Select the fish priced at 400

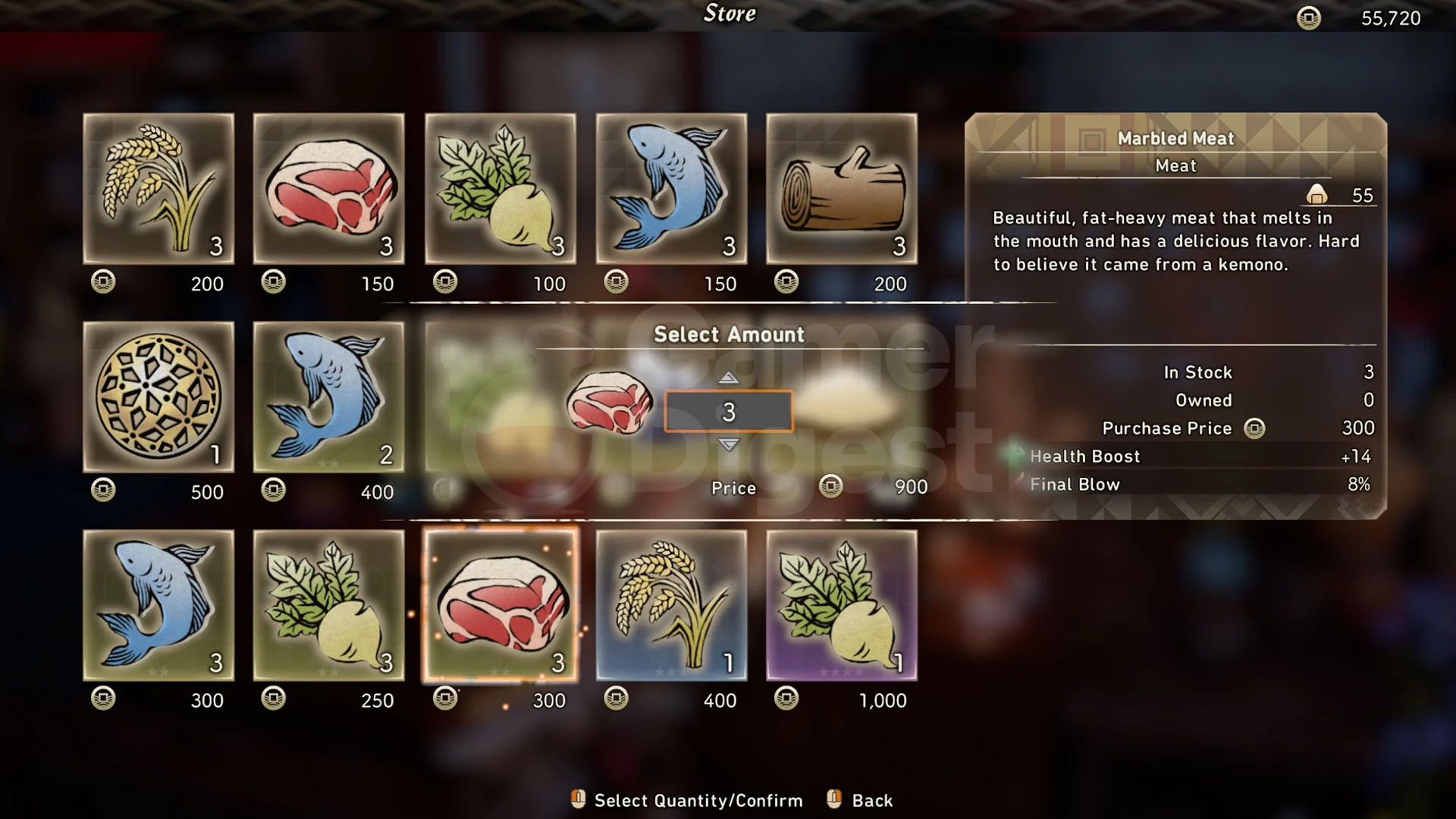pyautogui.click(x=328, y=397)
